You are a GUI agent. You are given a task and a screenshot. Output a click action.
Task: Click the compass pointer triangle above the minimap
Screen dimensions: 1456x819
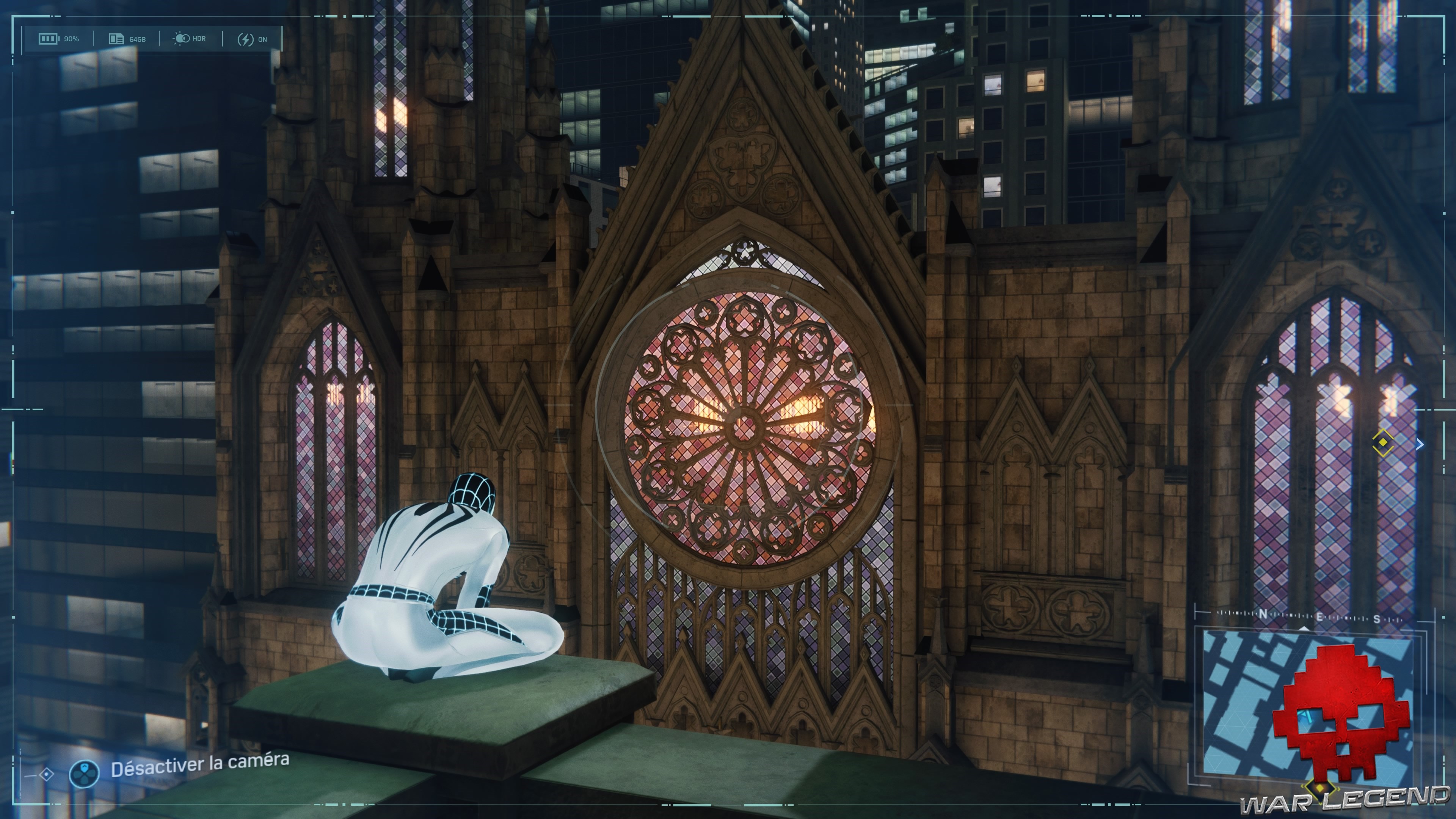1304,629
